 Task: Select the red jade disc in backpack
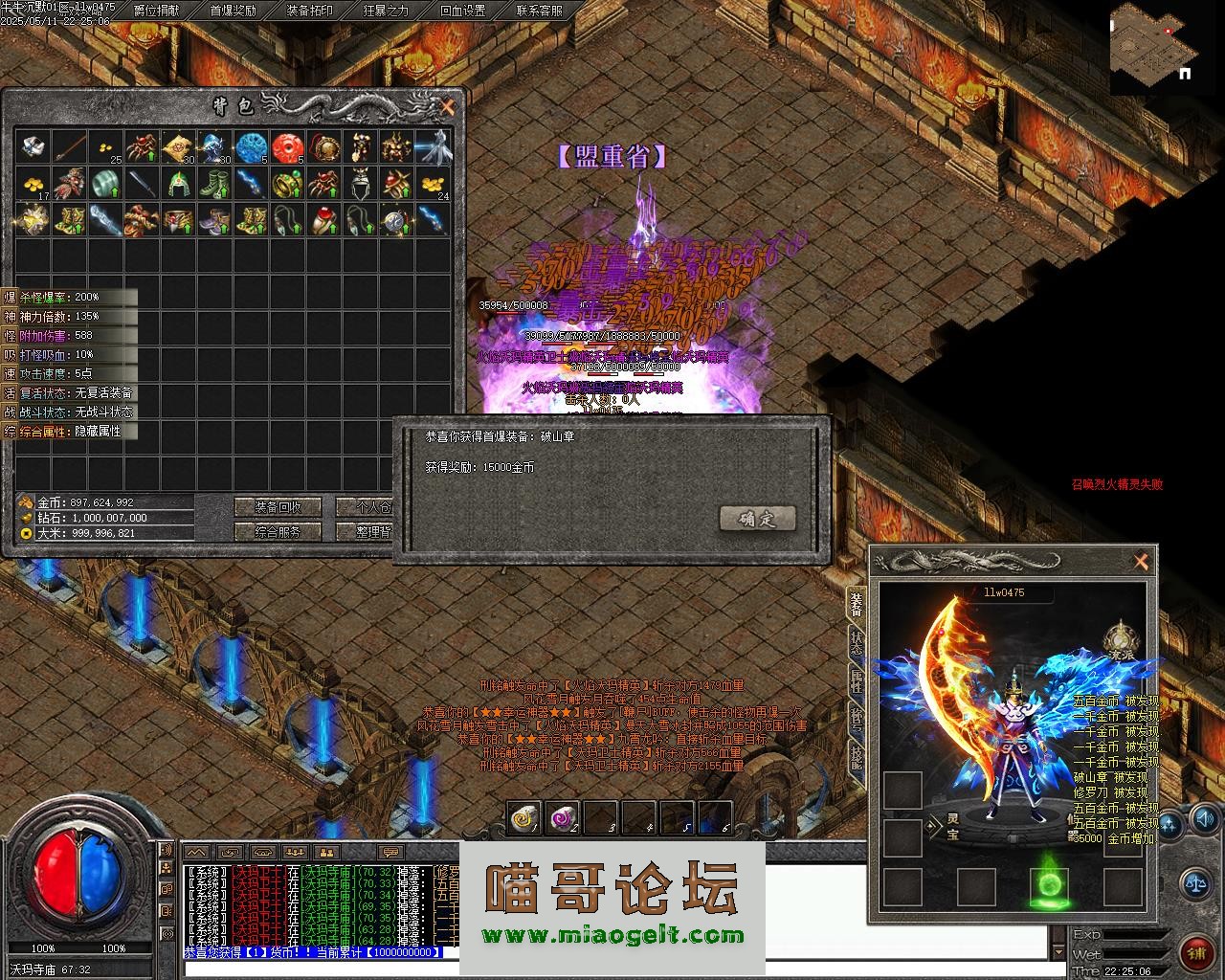287,147
